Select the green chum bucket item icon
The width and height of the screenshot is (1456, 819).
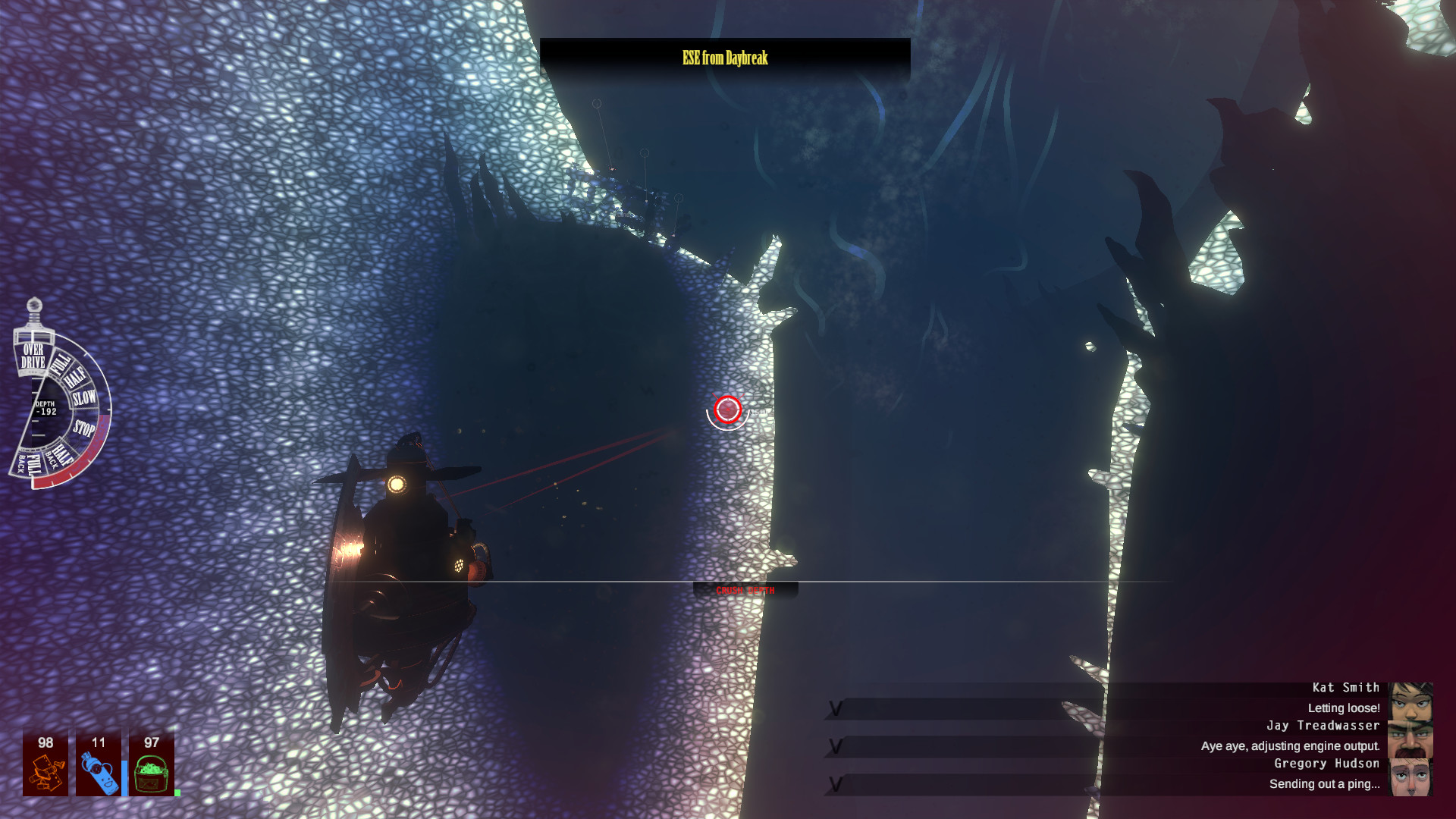(150, 773)
